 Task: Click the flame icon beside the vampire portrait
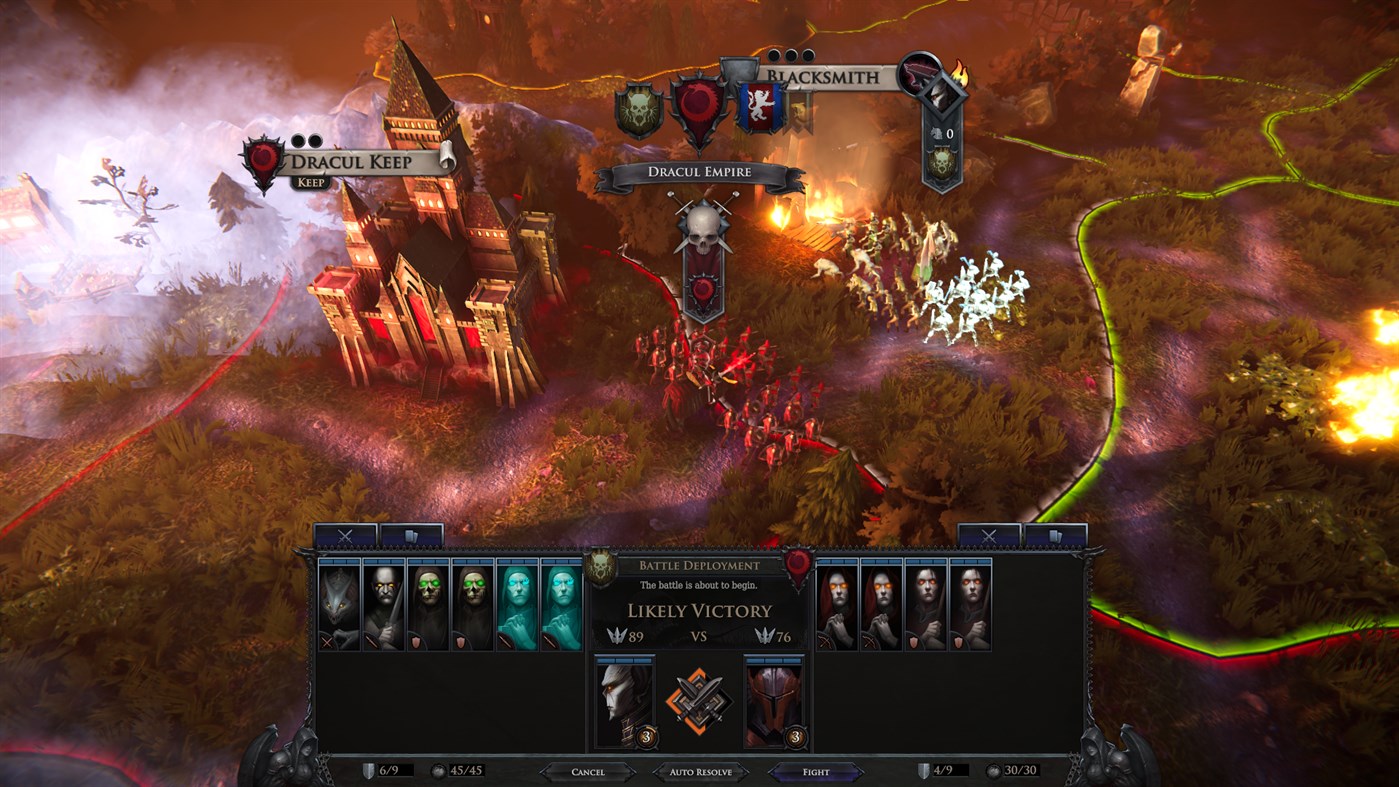(959, 73)
